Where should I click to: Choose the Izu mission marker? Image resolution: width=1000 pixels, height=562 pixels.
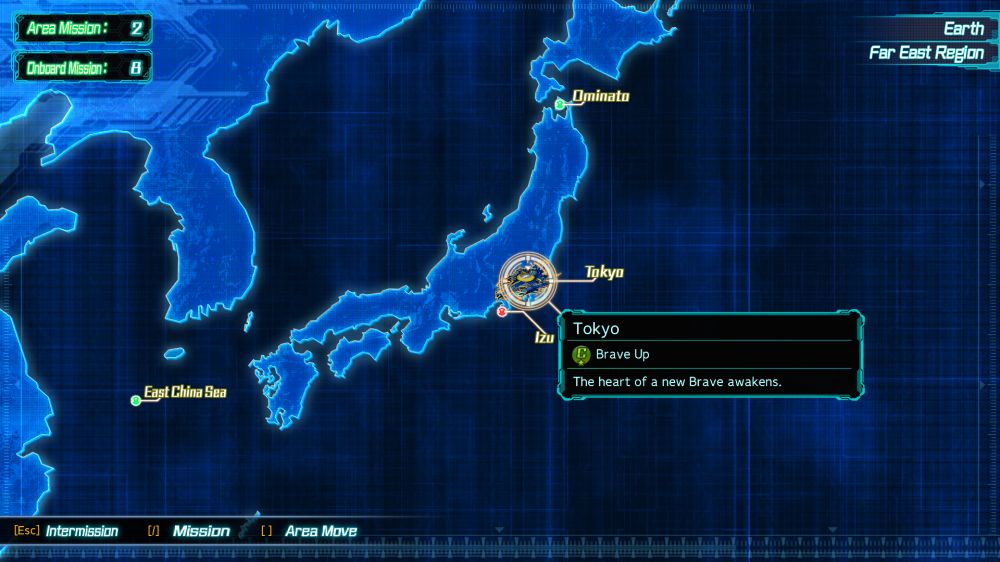click(x=502, y=311)
